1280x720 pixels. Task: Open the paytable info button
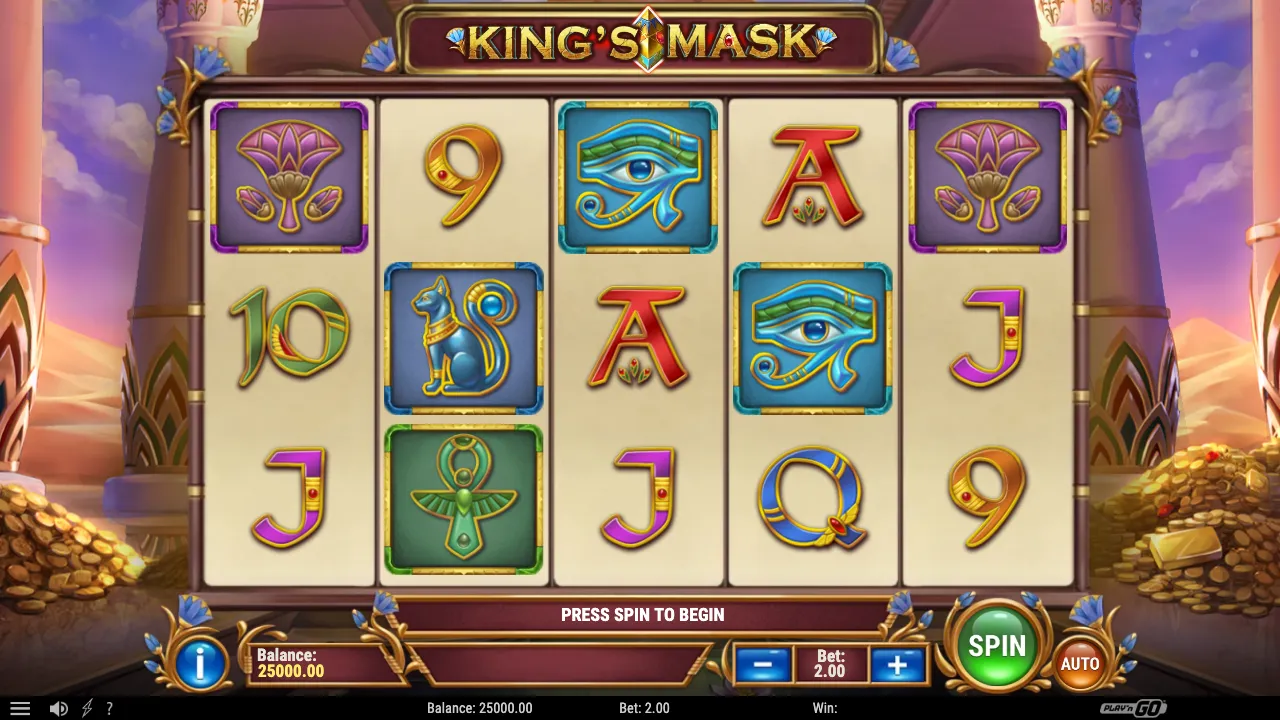coord(198,664)
